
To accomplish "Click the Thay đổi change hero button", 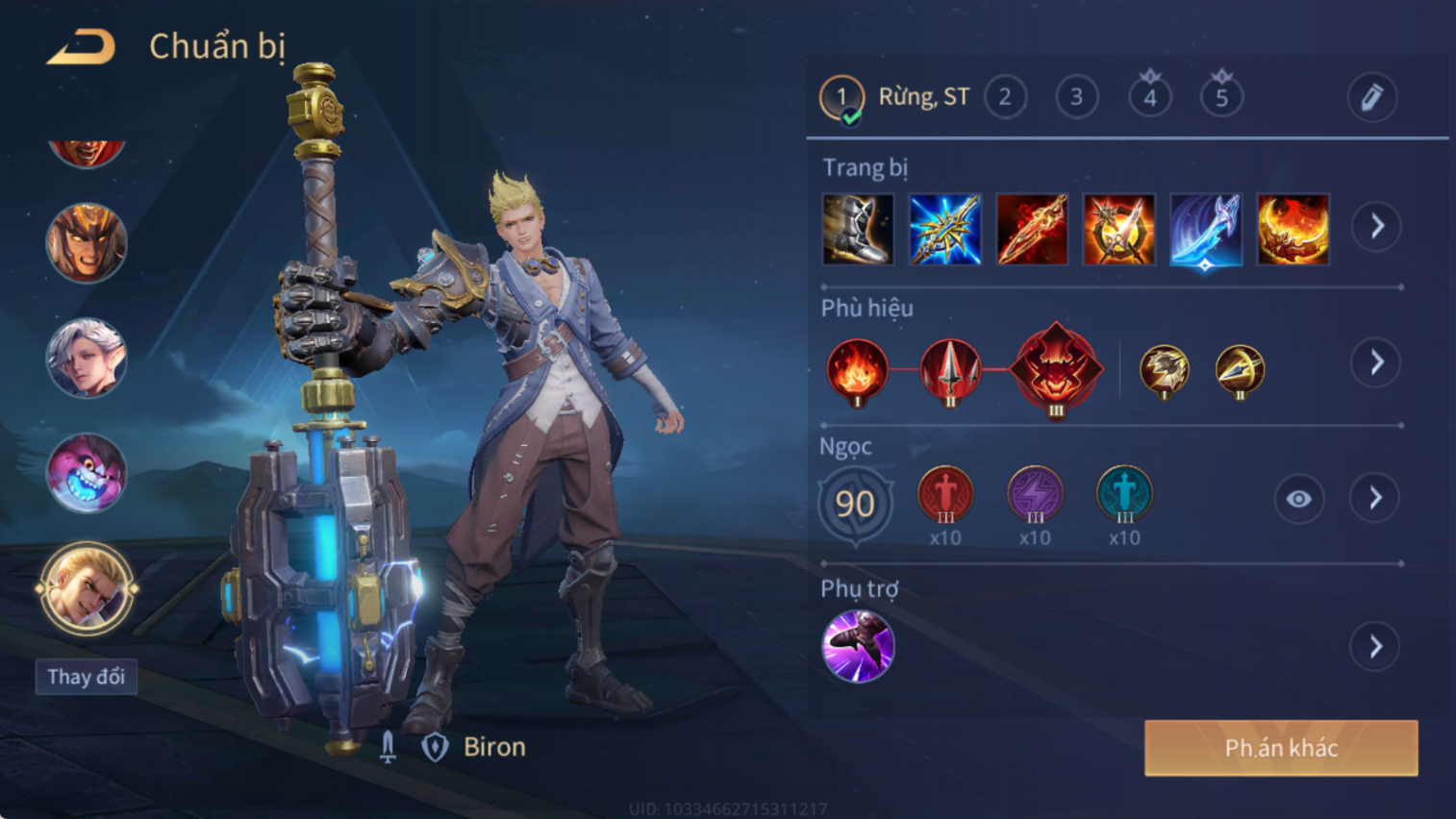I will tap(87, 677).
